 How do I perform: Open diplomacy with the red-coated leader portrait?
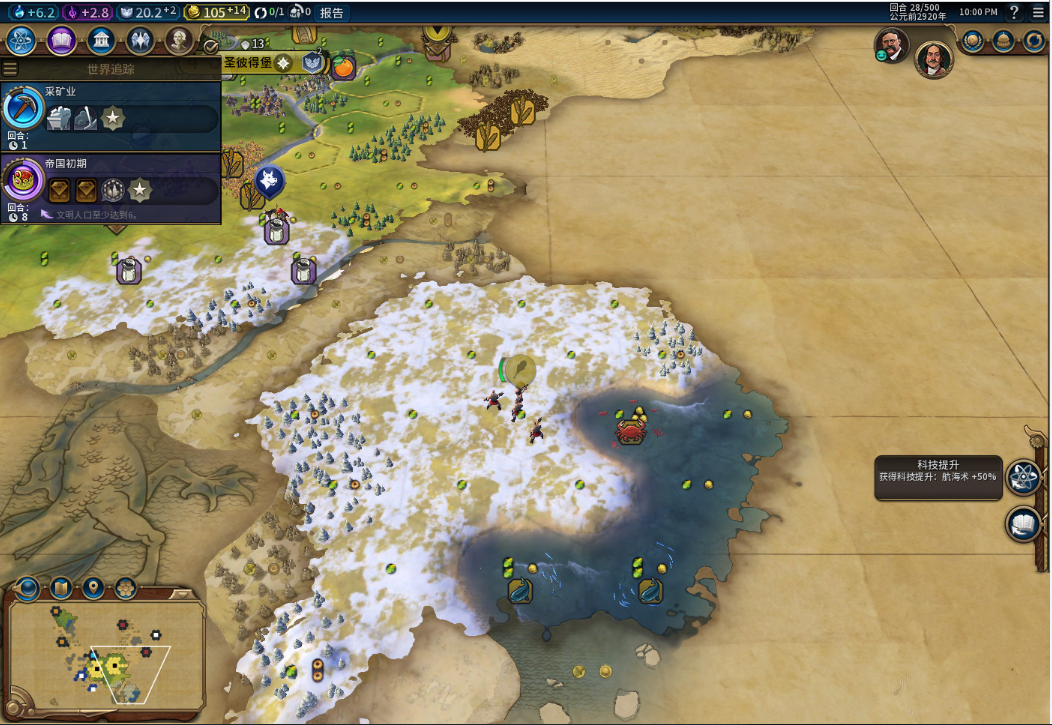point(934,59)
